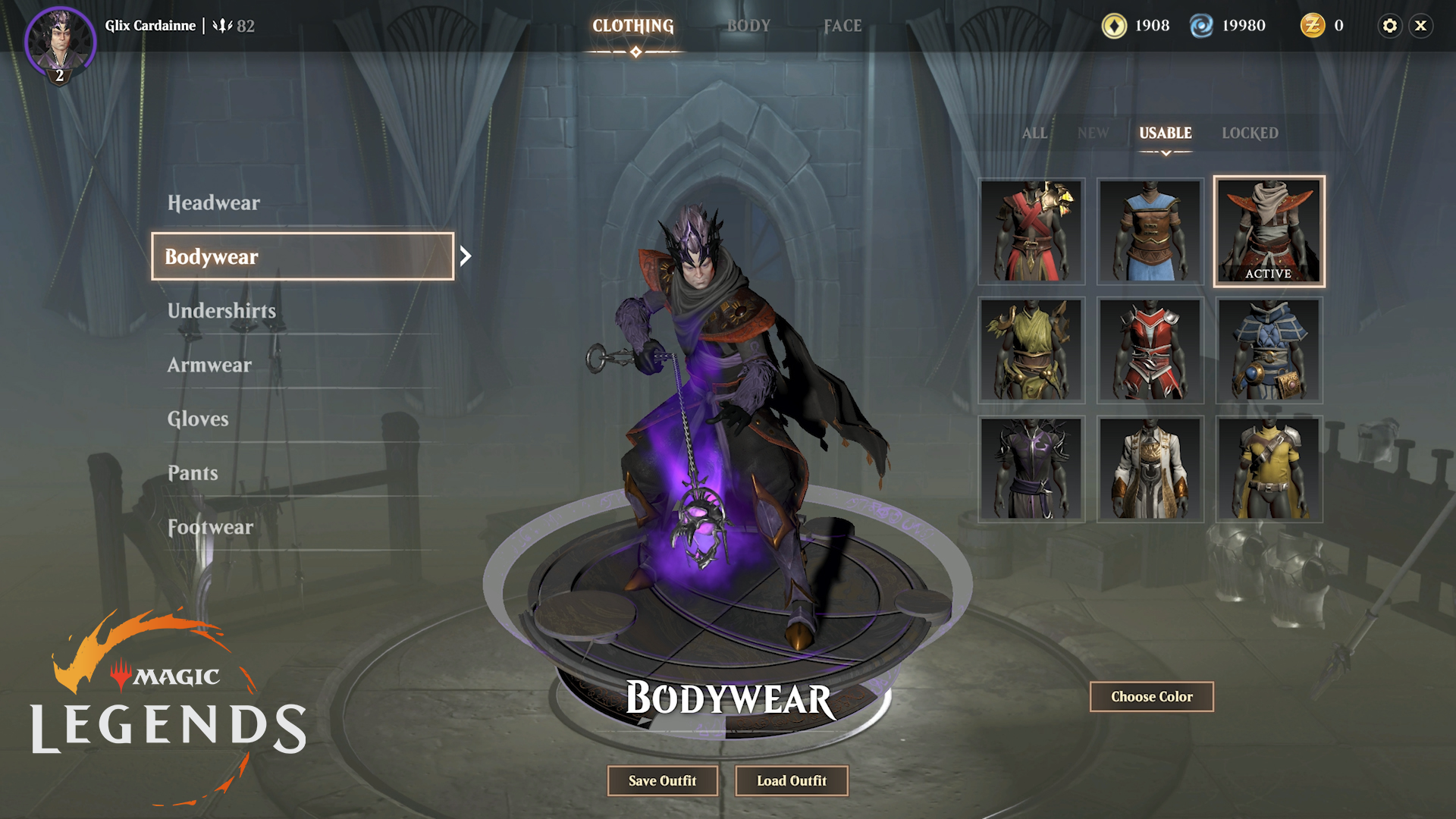This screenshot has height=819, width=1456.
Task: Pick the Armwear category
Action: tap(209, 365)
